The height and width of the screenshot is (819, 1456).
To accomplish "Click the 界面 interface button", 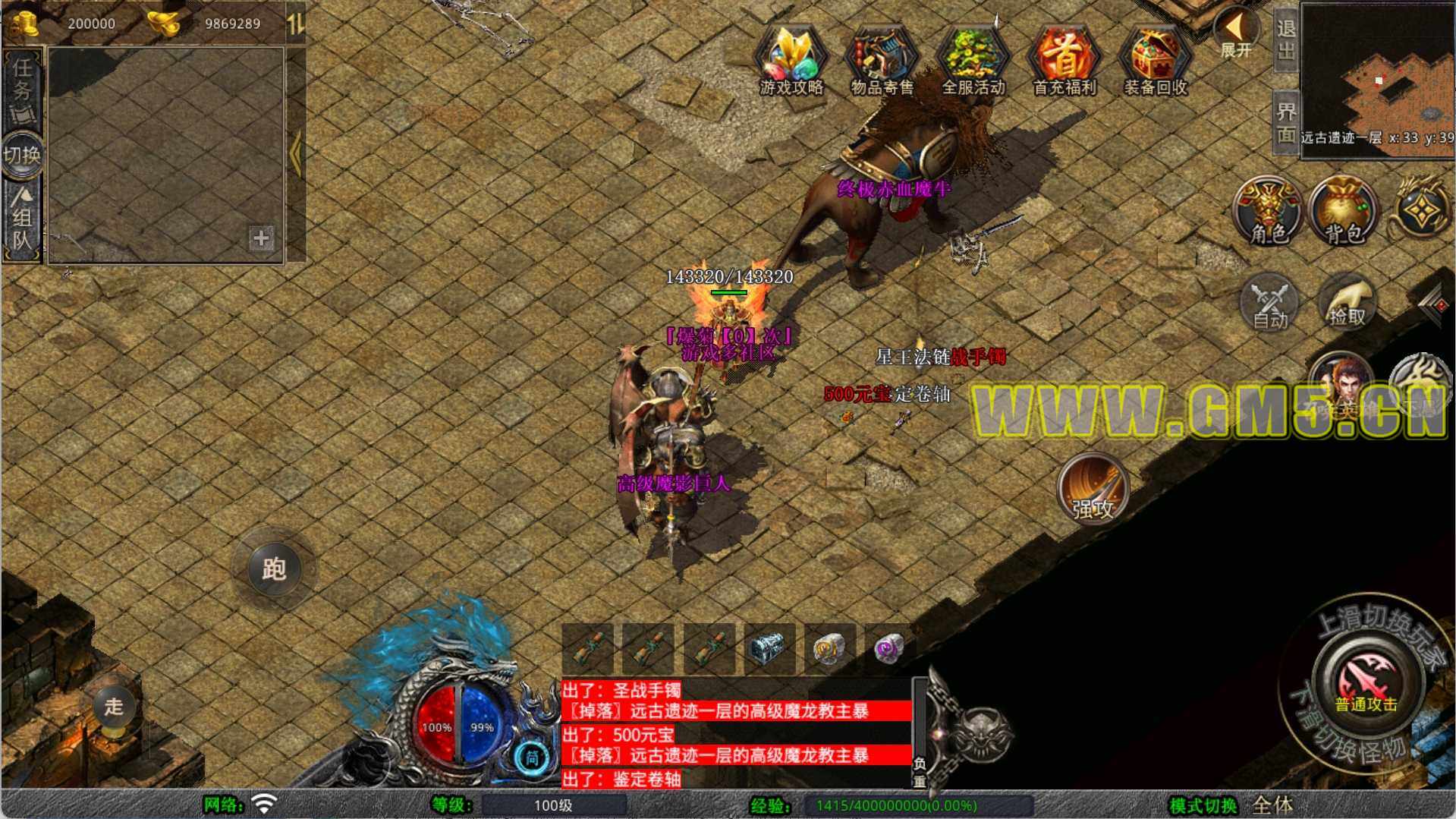I will click(x=1285, y=122).
